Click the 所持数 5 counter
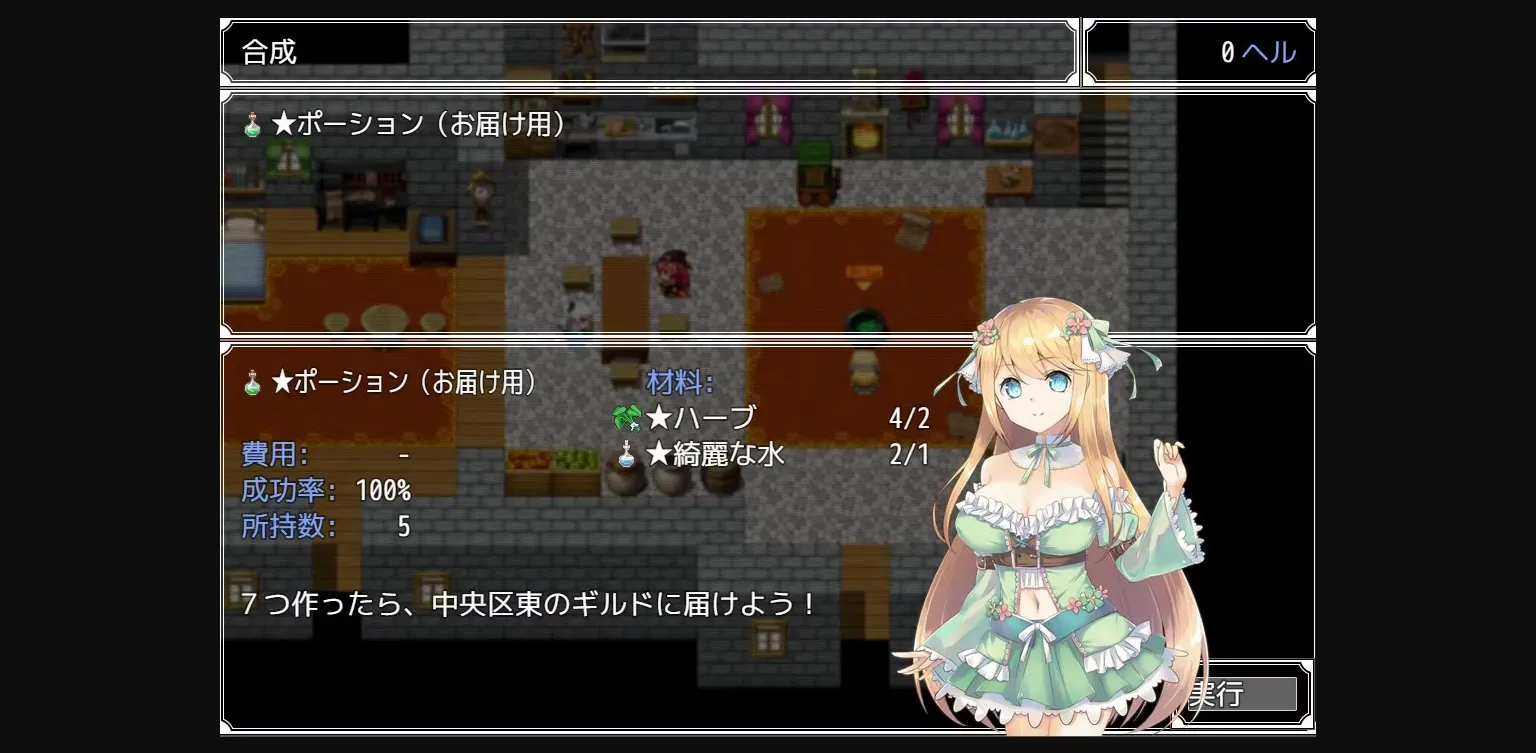This screenshot has width=1536, height=753. tap(325, 526)
